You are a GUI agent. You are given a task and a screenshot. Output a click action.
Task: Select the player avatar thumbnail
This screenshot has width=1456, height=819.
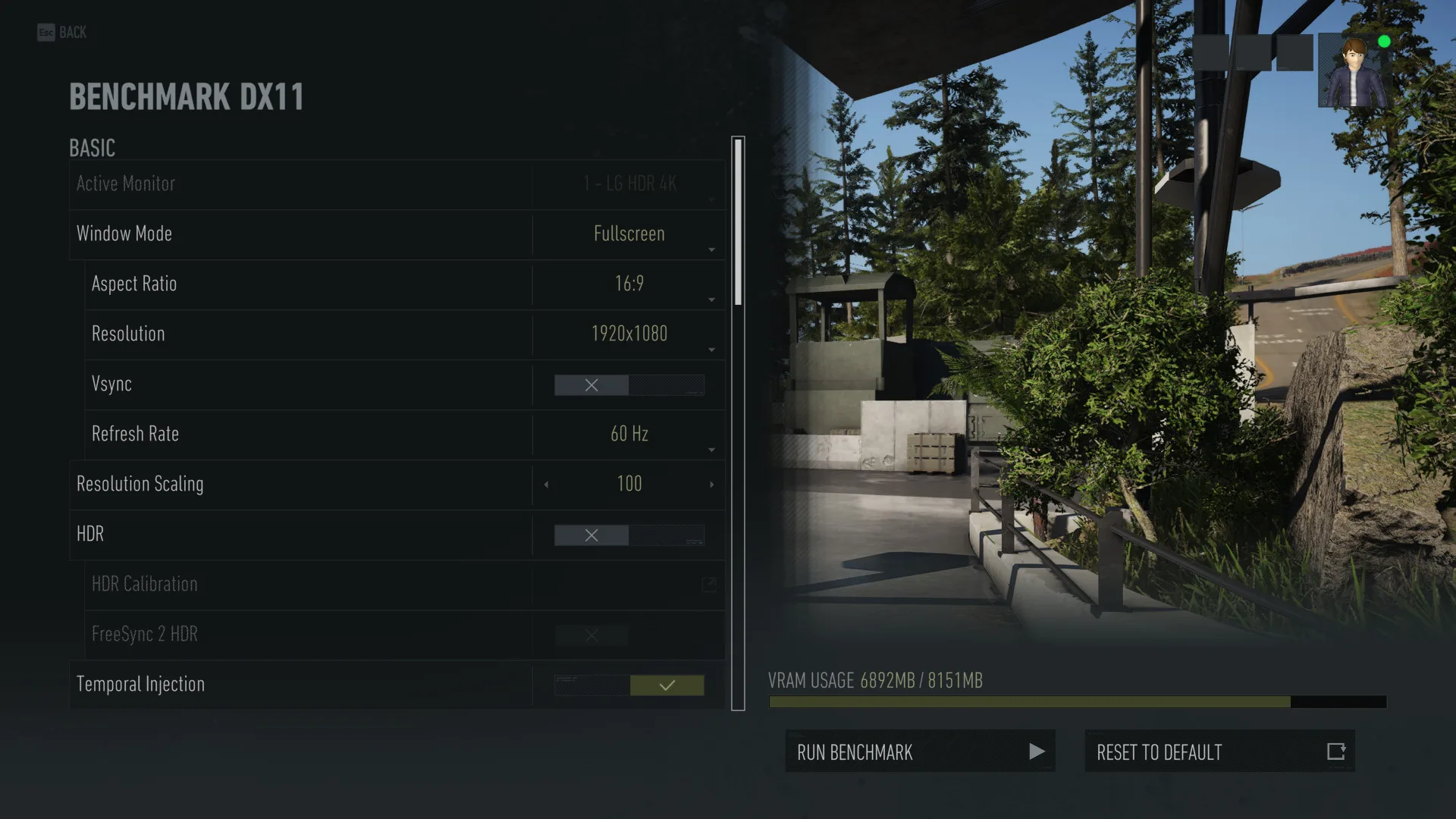pyautogui.click(x=1354, y=72)
